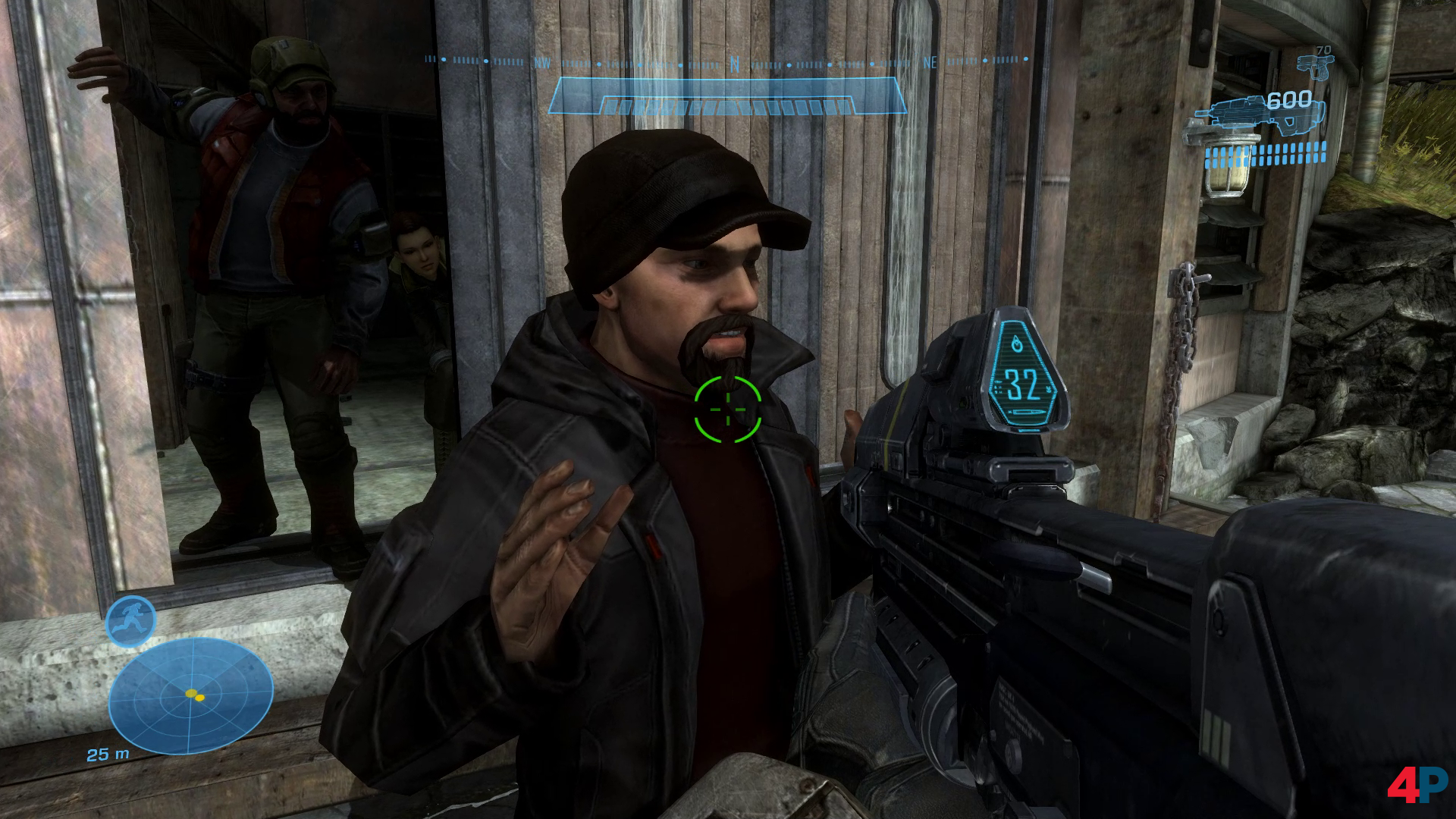Viewport: 1456px width, 819px height.
Task: Click the circular motion tracker radar
Action: coord(190,695)
